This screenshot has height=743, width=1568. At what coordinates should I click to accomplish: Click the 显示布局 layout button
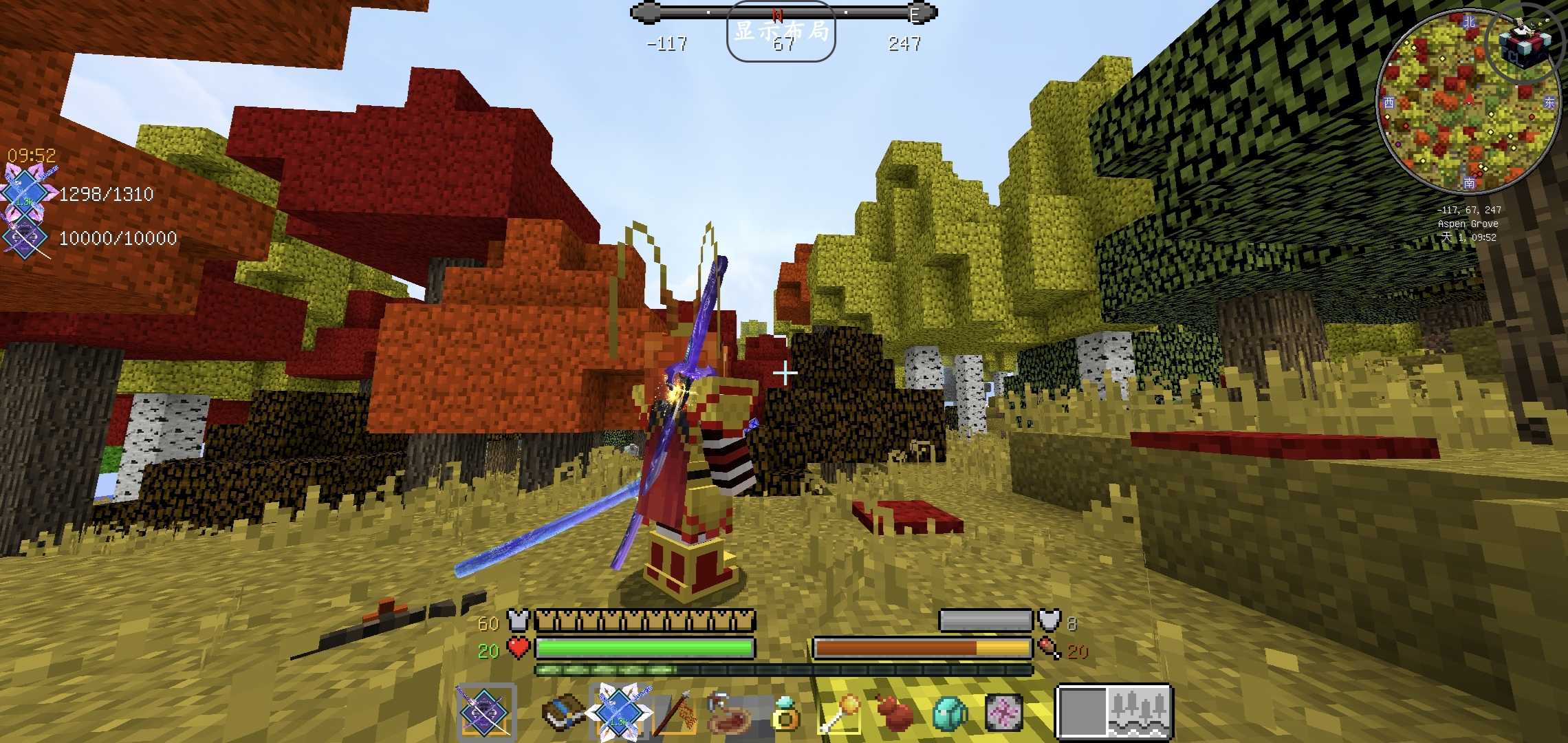coord(781,32)
